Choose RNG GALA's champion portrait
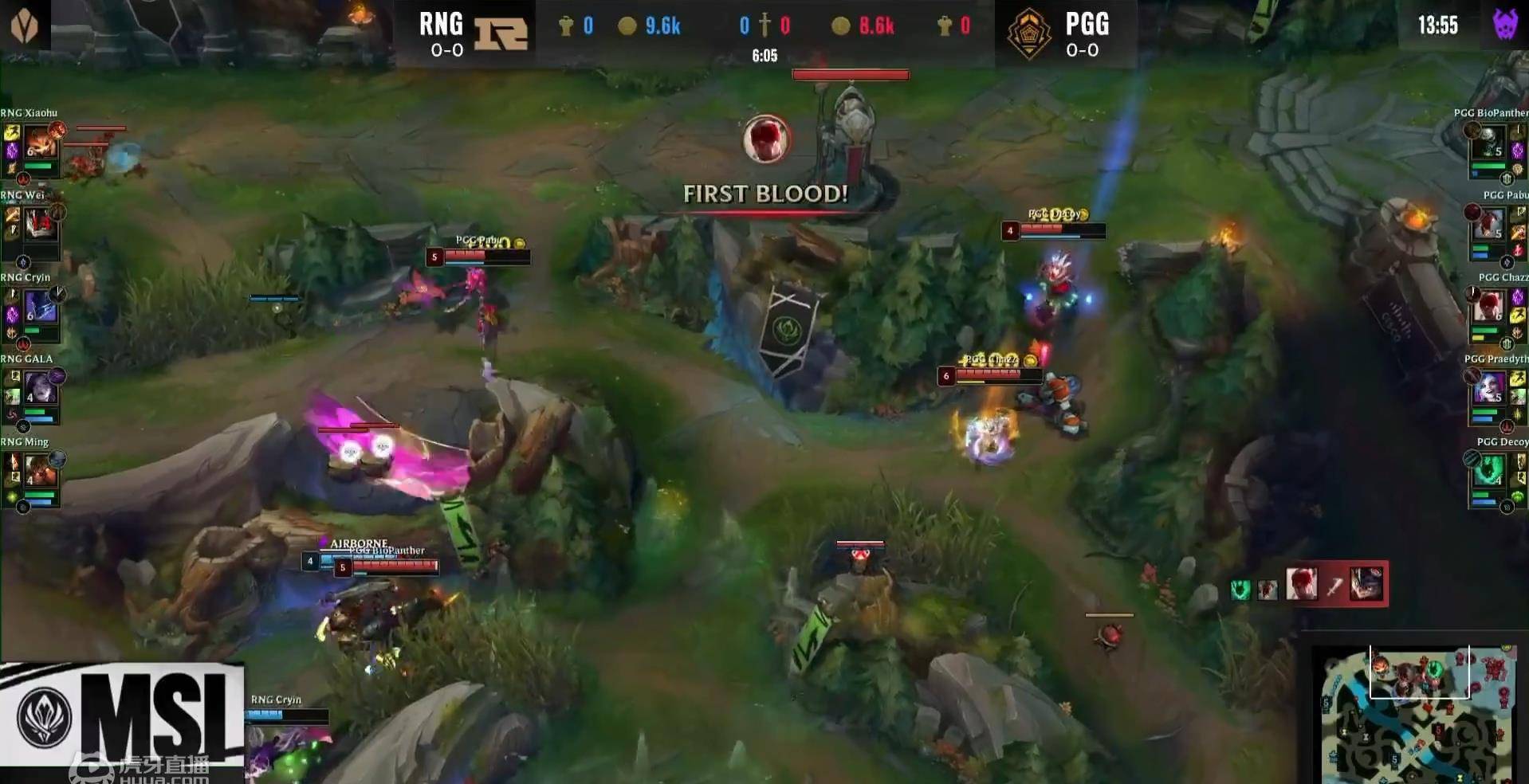 40,390
